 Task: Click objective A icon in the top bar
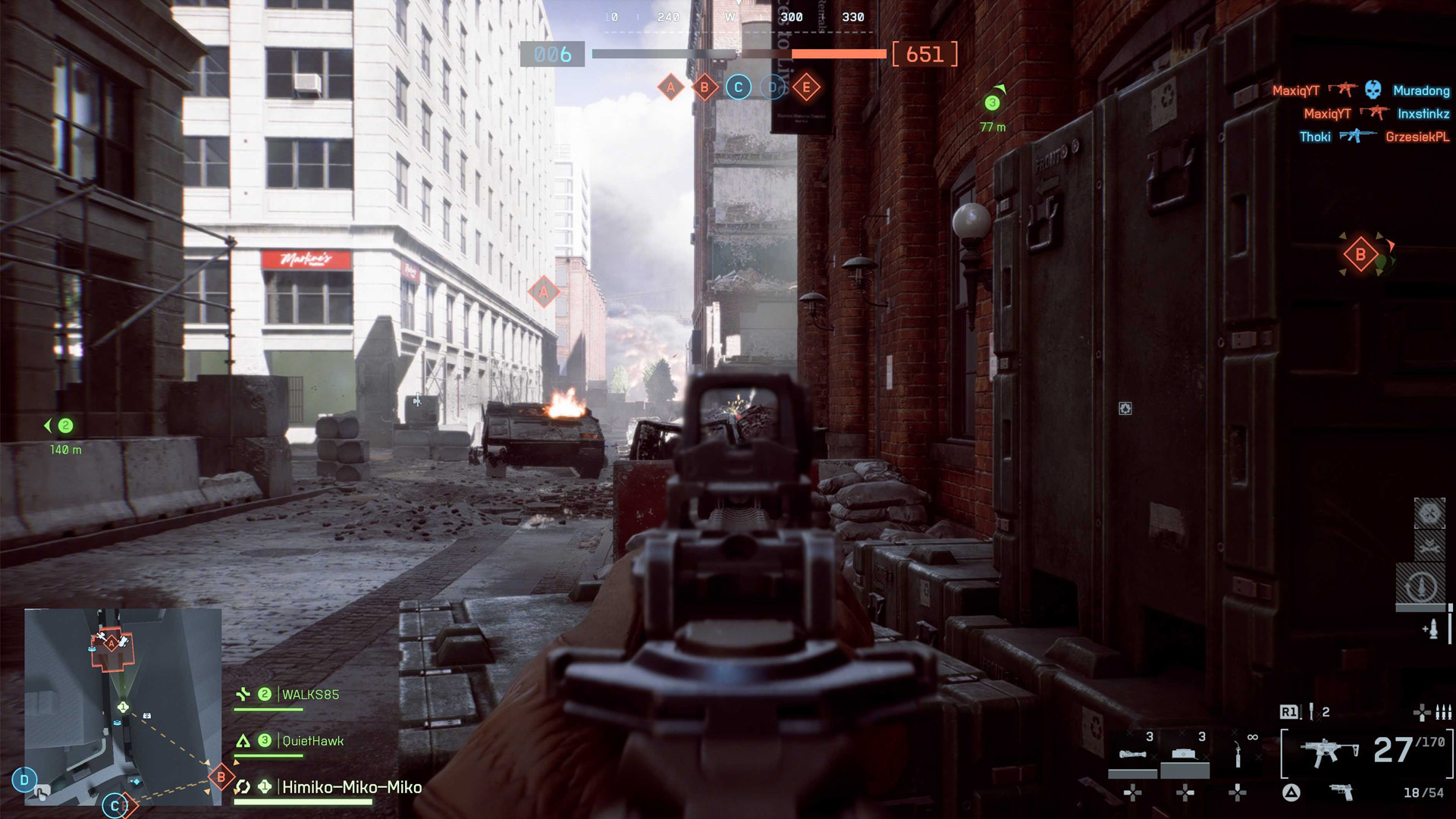click(x=670, y=87)
